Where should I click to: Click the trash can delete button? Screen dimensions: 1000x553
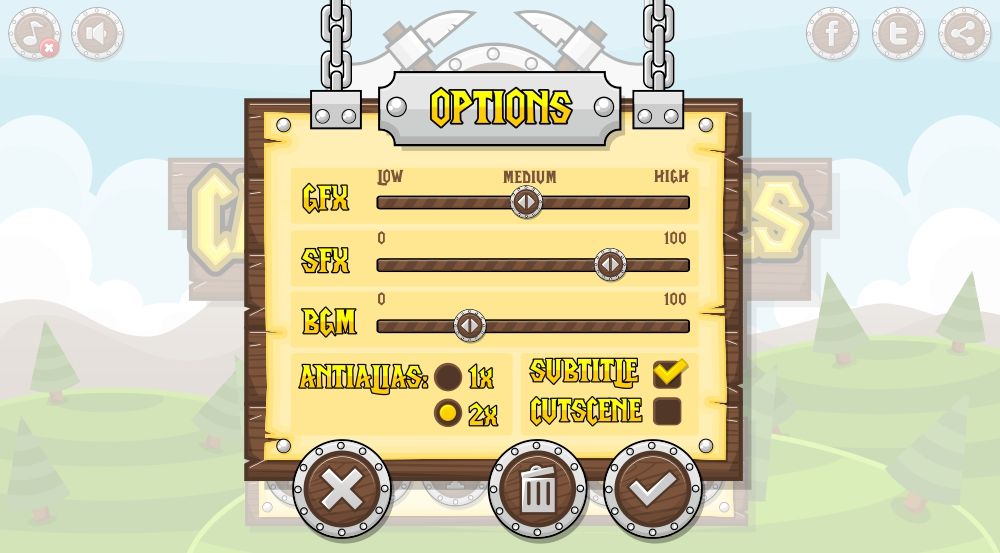point(538,489)
